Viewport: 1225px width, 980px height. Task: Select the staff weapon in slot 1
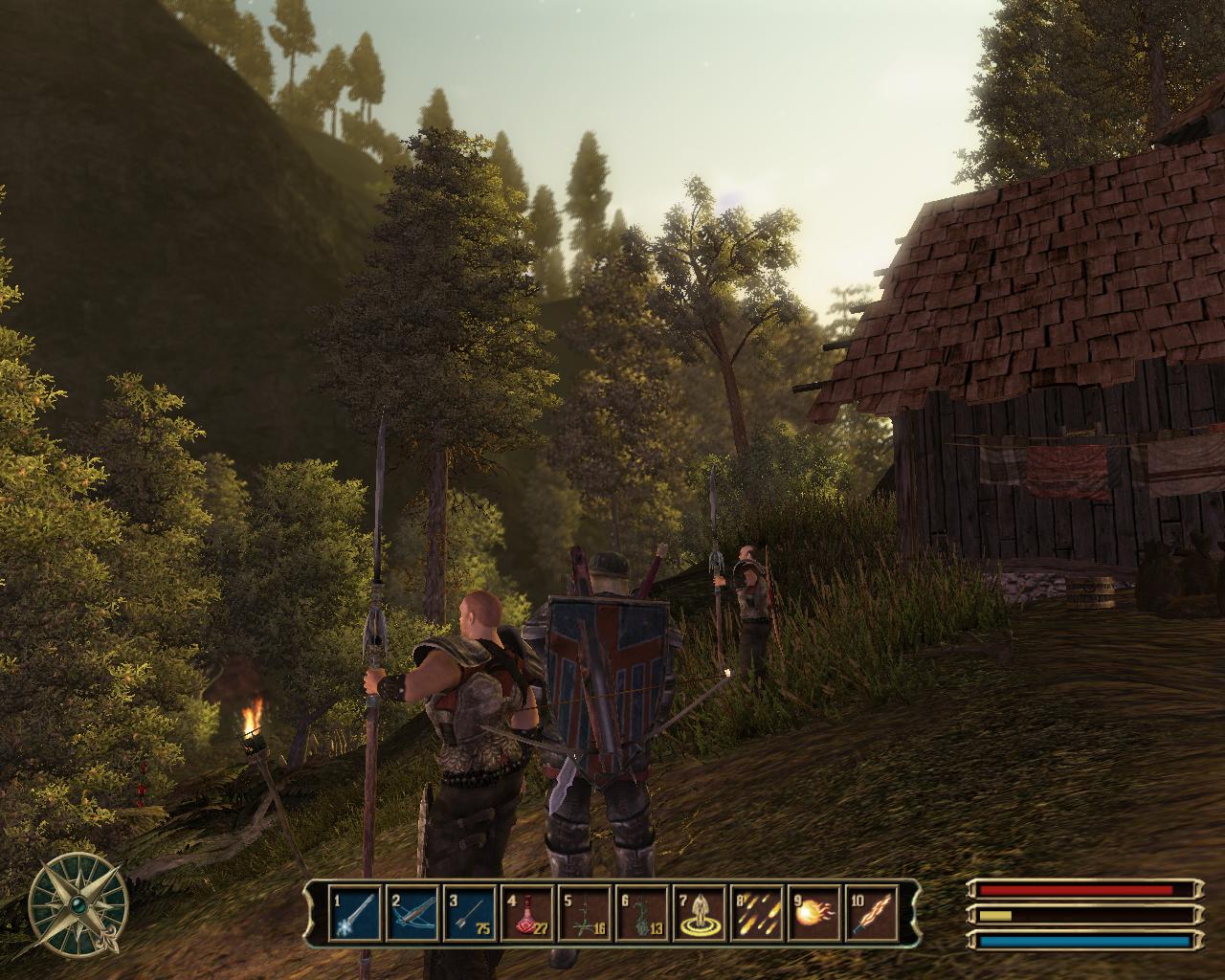pos(356,915)
